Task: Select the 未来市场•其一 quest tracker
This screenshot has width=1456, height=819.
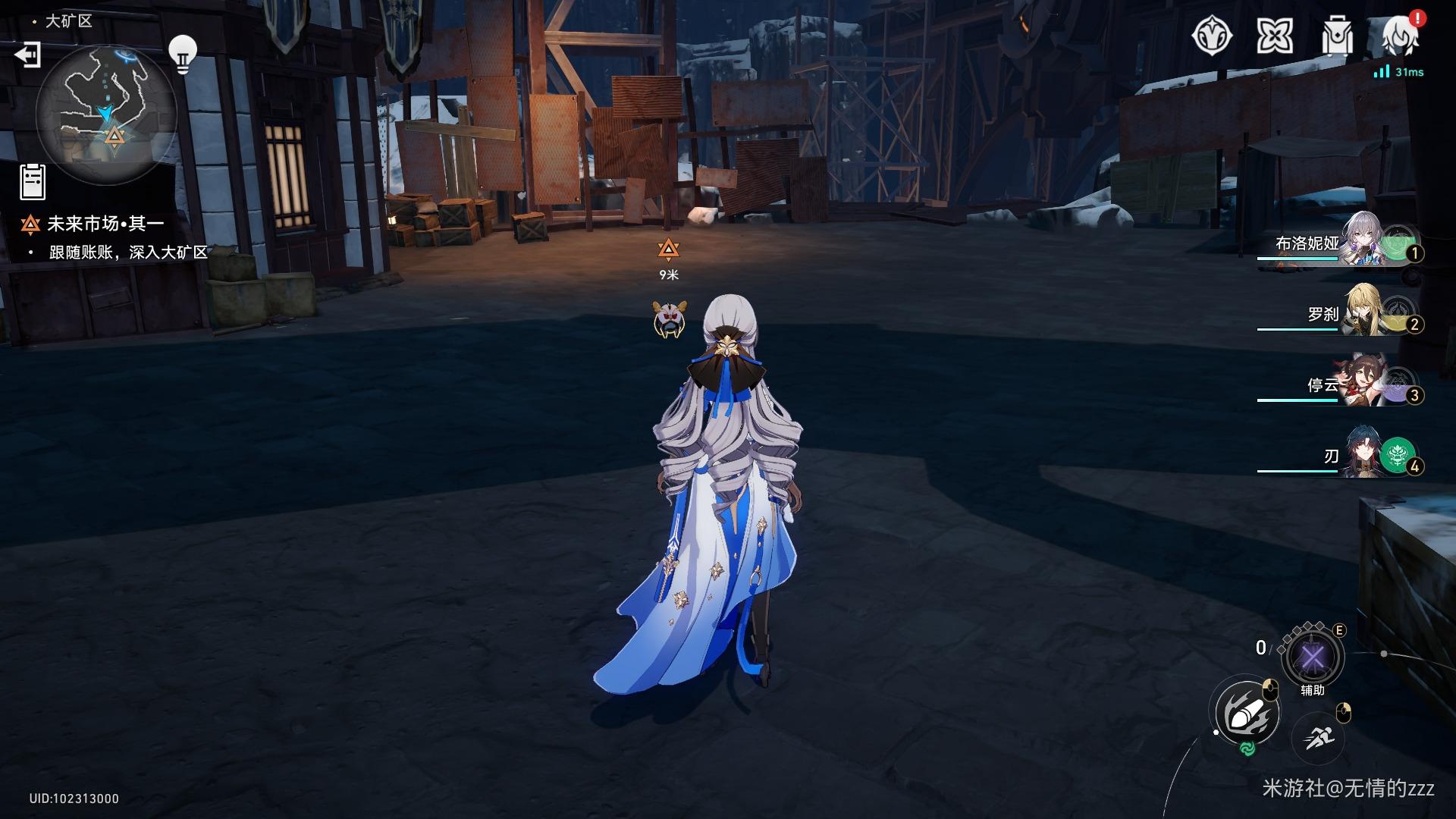Action: coord(105,224)
